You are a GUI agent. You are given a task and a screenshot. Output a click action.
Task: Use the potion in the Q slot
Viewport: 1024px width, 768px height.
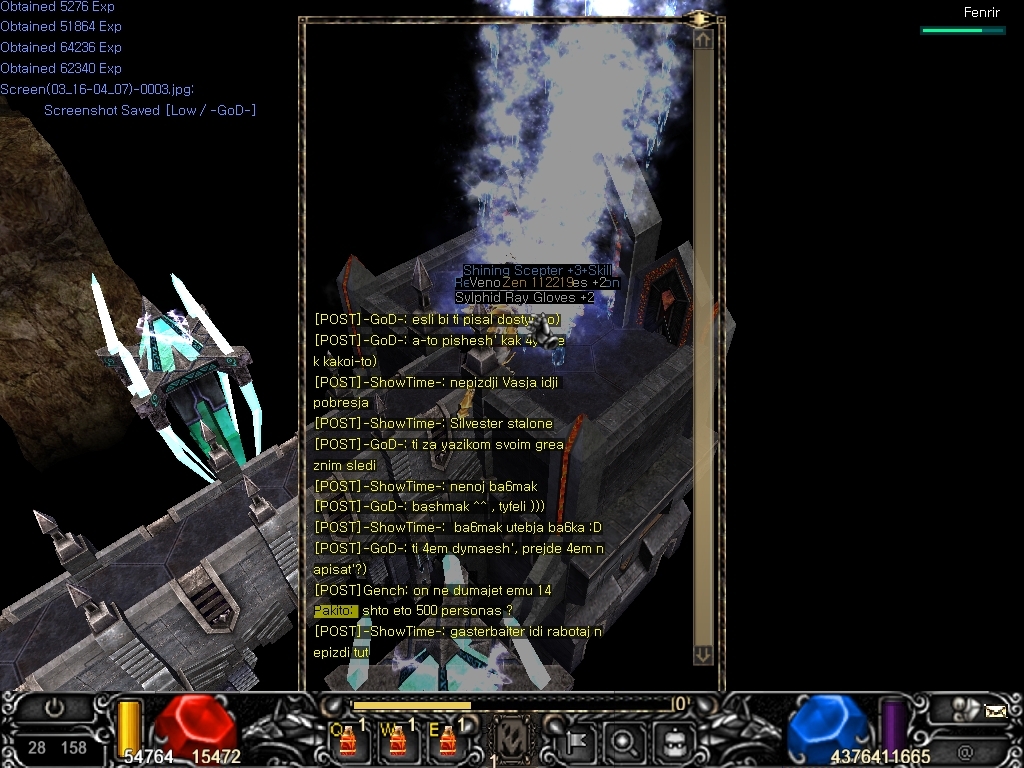click(348, 742)
